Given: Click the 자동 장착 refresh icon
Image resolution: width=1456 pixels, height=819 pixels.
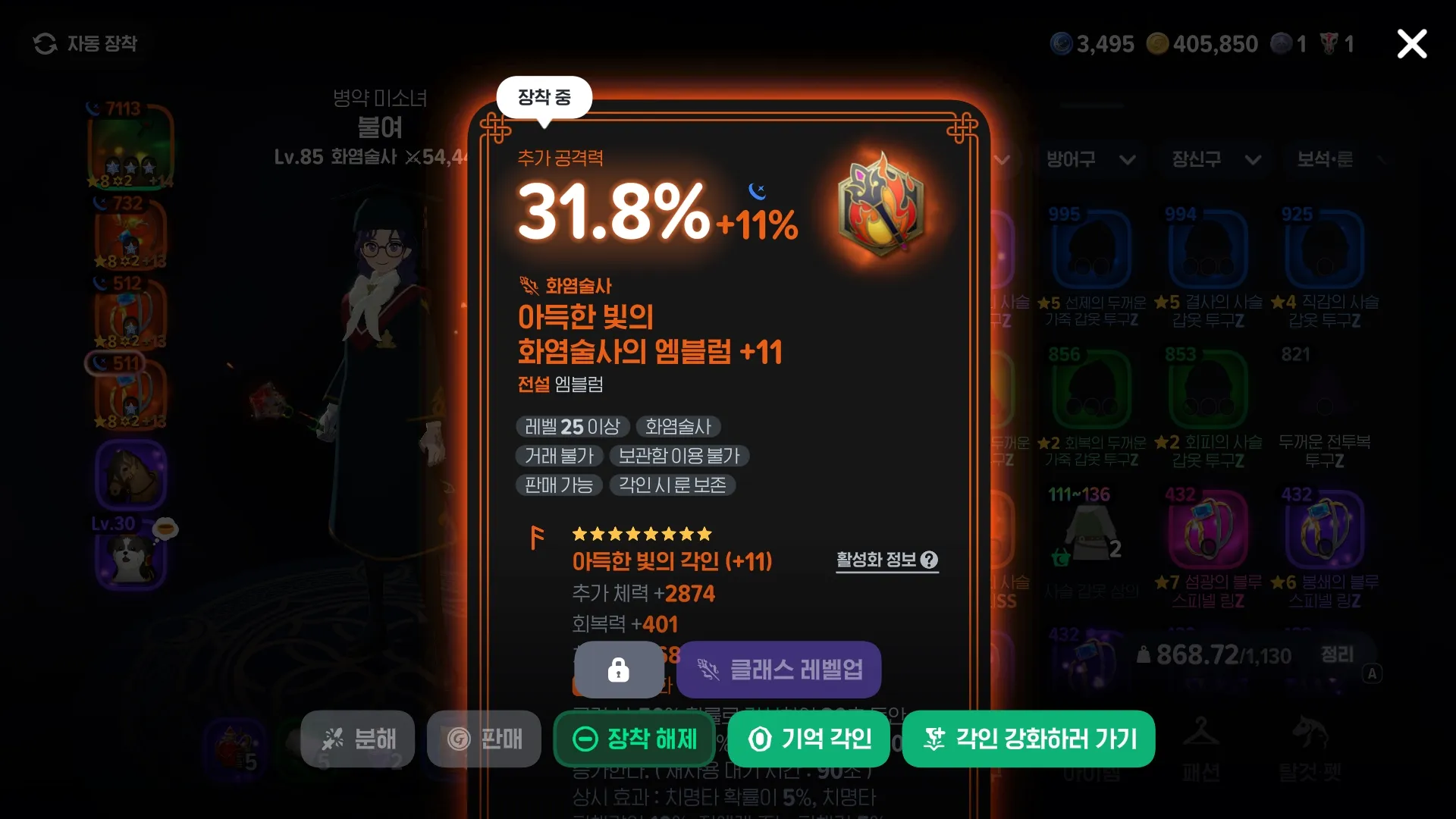Looking at the screenshot, I should 45,43.
